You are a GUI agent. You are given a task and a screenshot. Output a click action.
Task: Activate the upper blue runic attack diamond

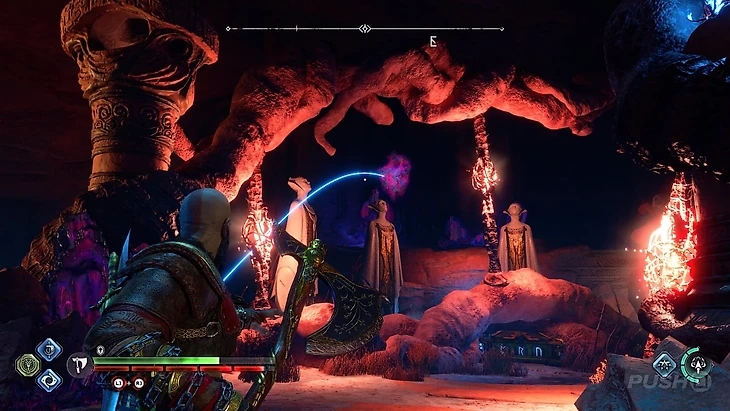48,349
